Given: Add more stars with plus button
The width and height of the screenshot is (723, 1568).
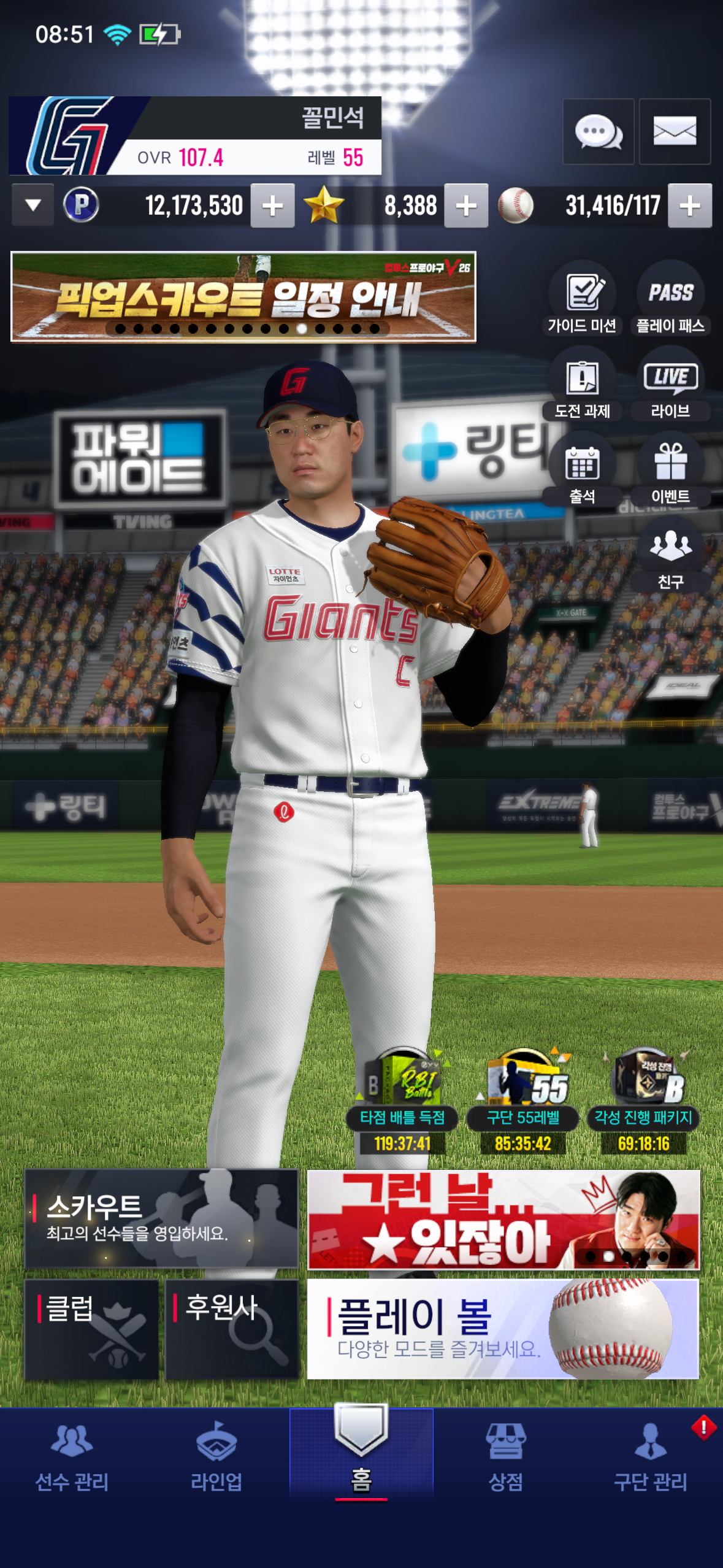Looking at the screenshot, I should point(466,206).
